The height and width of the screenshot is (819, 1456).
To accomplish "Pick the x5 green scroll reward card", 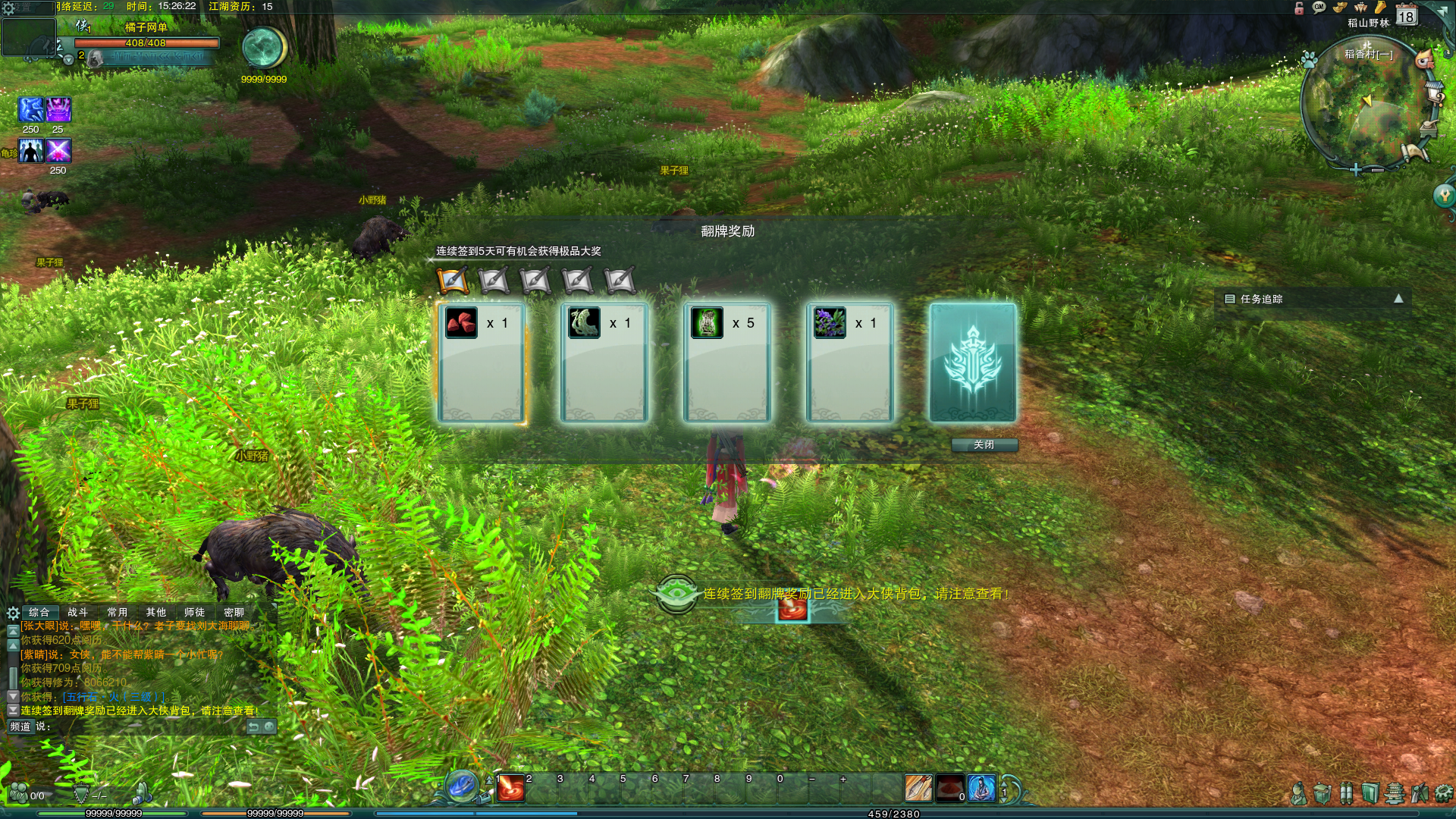I will (726, 362).
